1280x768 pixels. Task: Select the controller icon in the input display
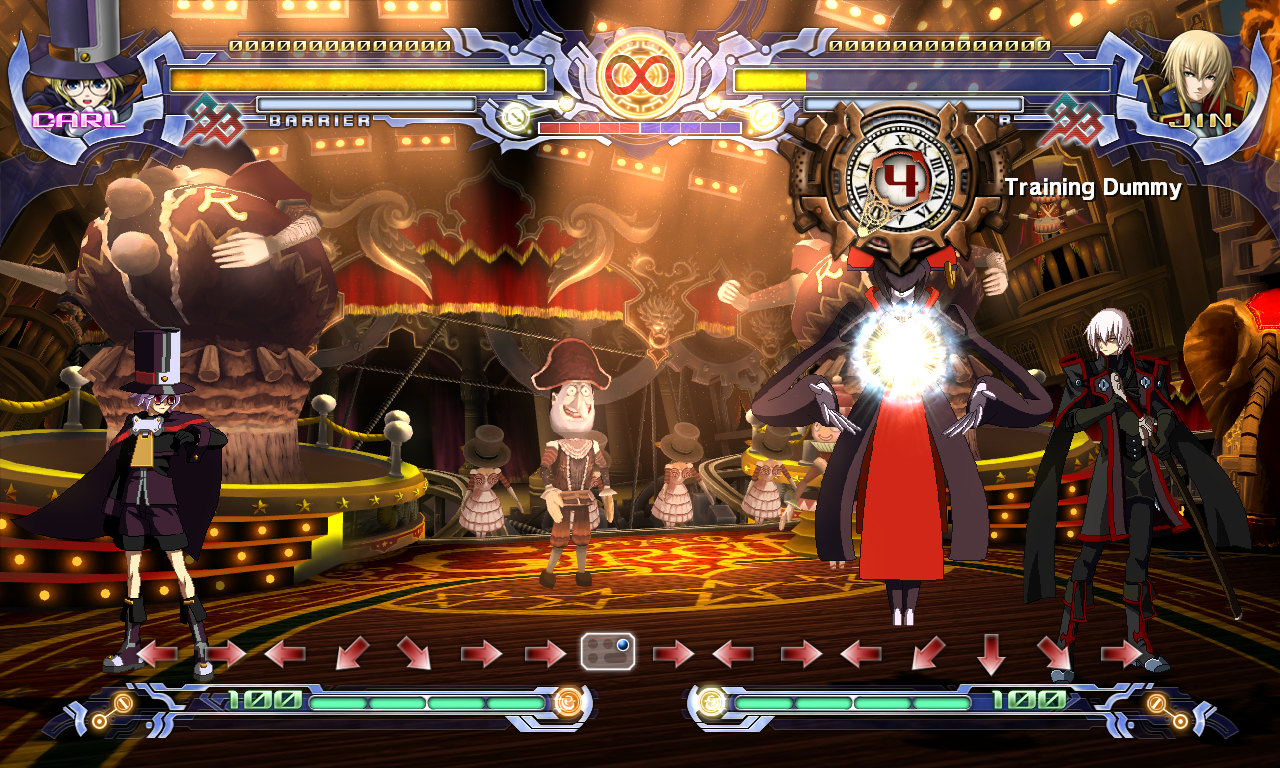[x=608, y=652]
